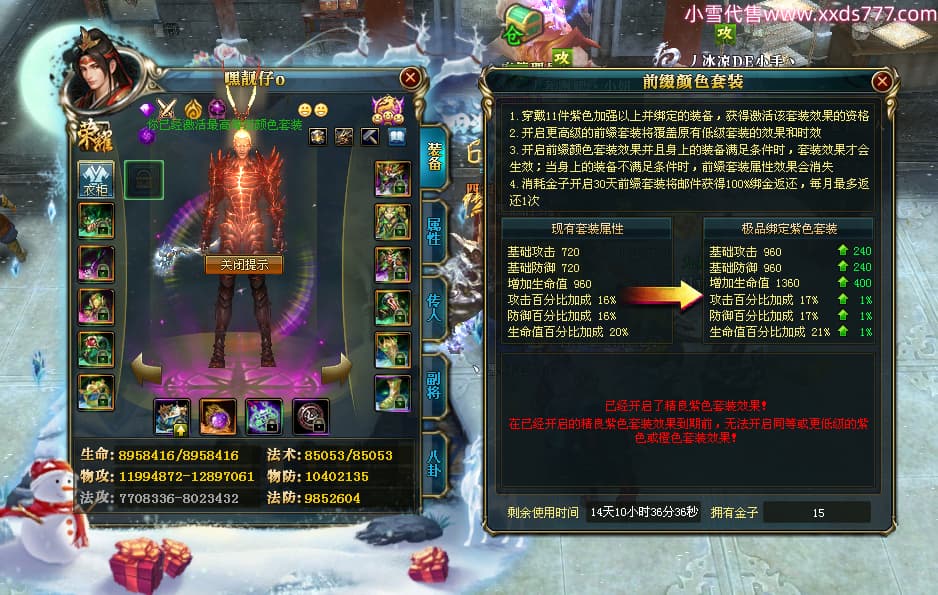The height and width of the screenshot is (595, 938).
Task: Rotate character with the left arrow
Action: [148, 369]
